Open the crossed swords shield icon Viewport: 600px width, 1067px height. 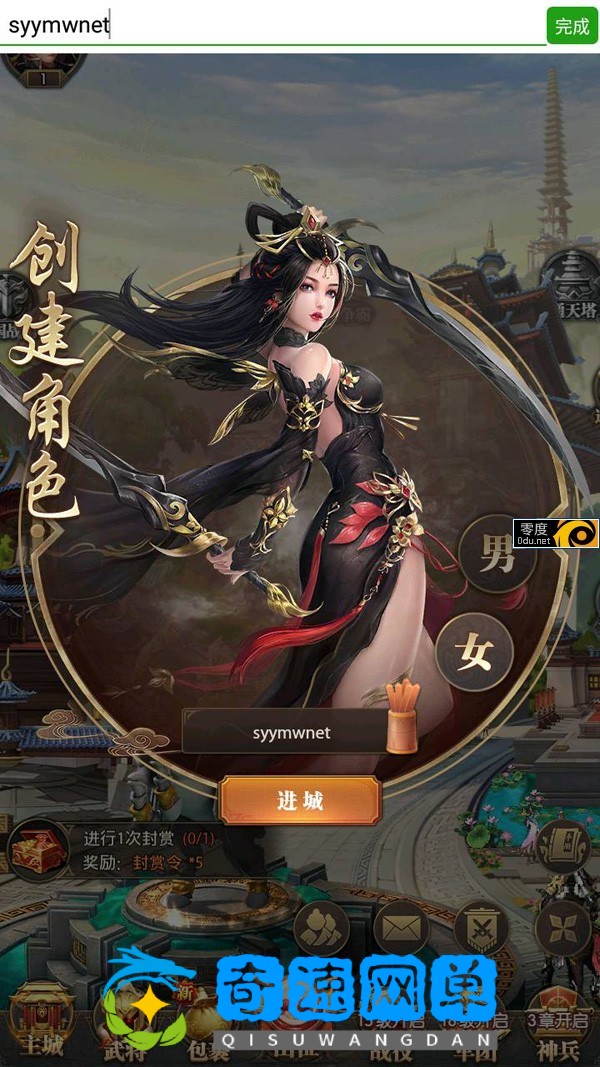(x=481, y=930)
